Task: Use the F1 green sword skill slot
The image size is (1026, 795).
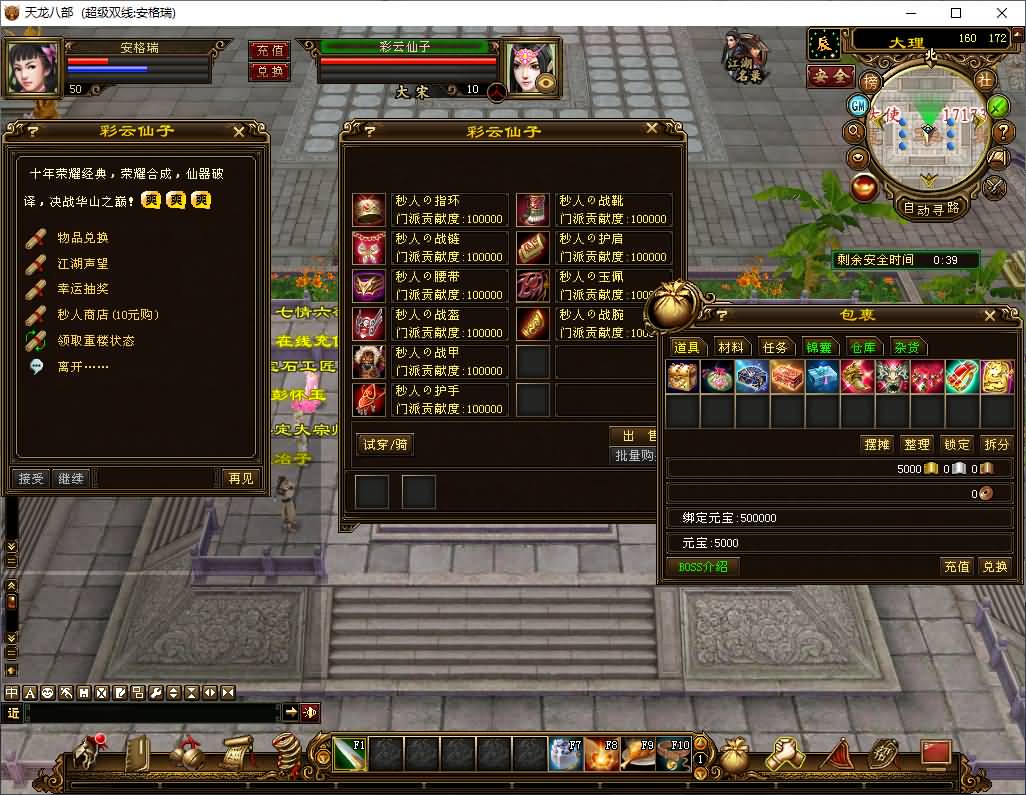Action: pos(350,753)
